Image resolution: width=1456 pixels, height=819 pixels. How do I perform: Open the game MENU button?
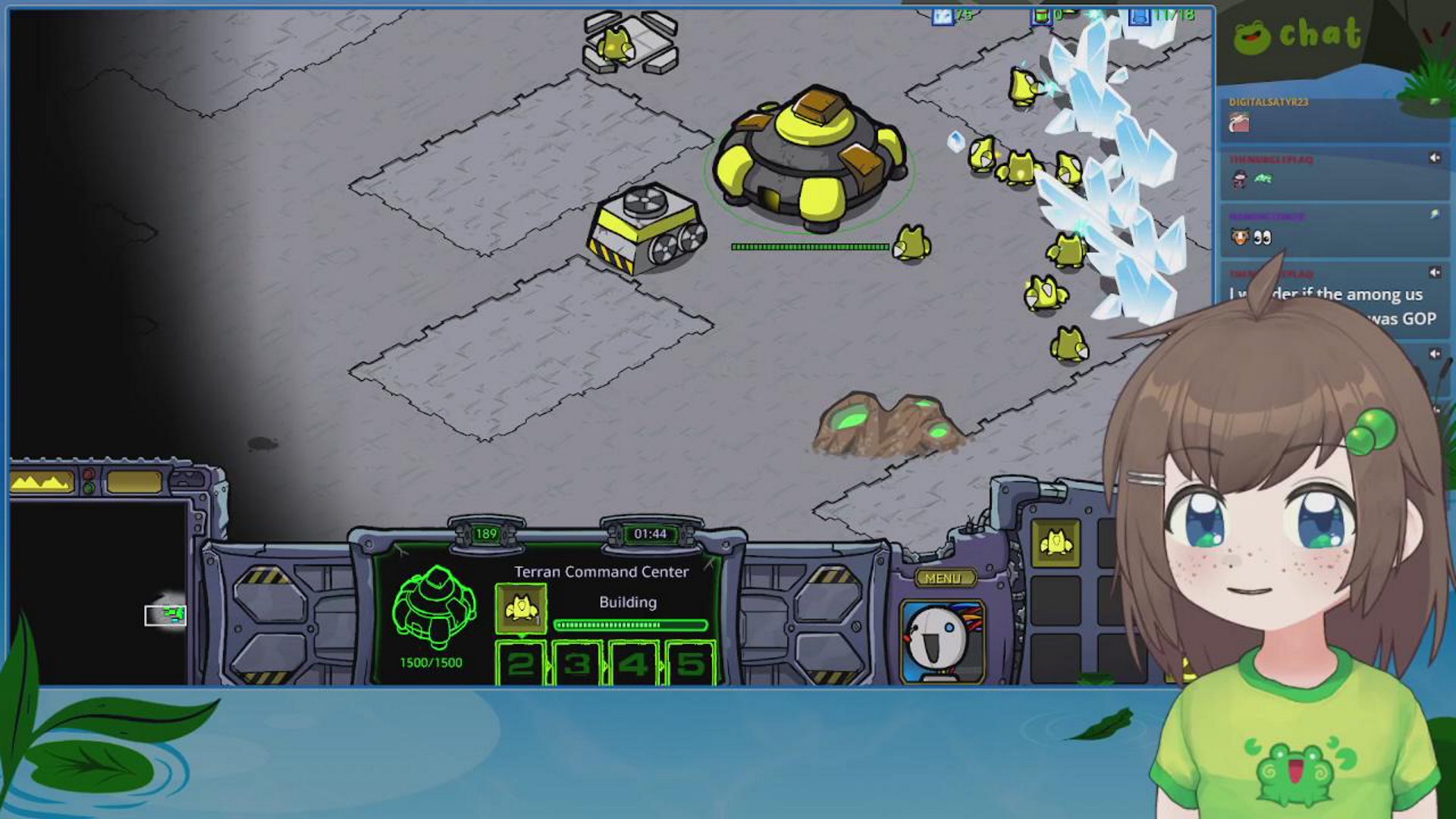point(943,579)
